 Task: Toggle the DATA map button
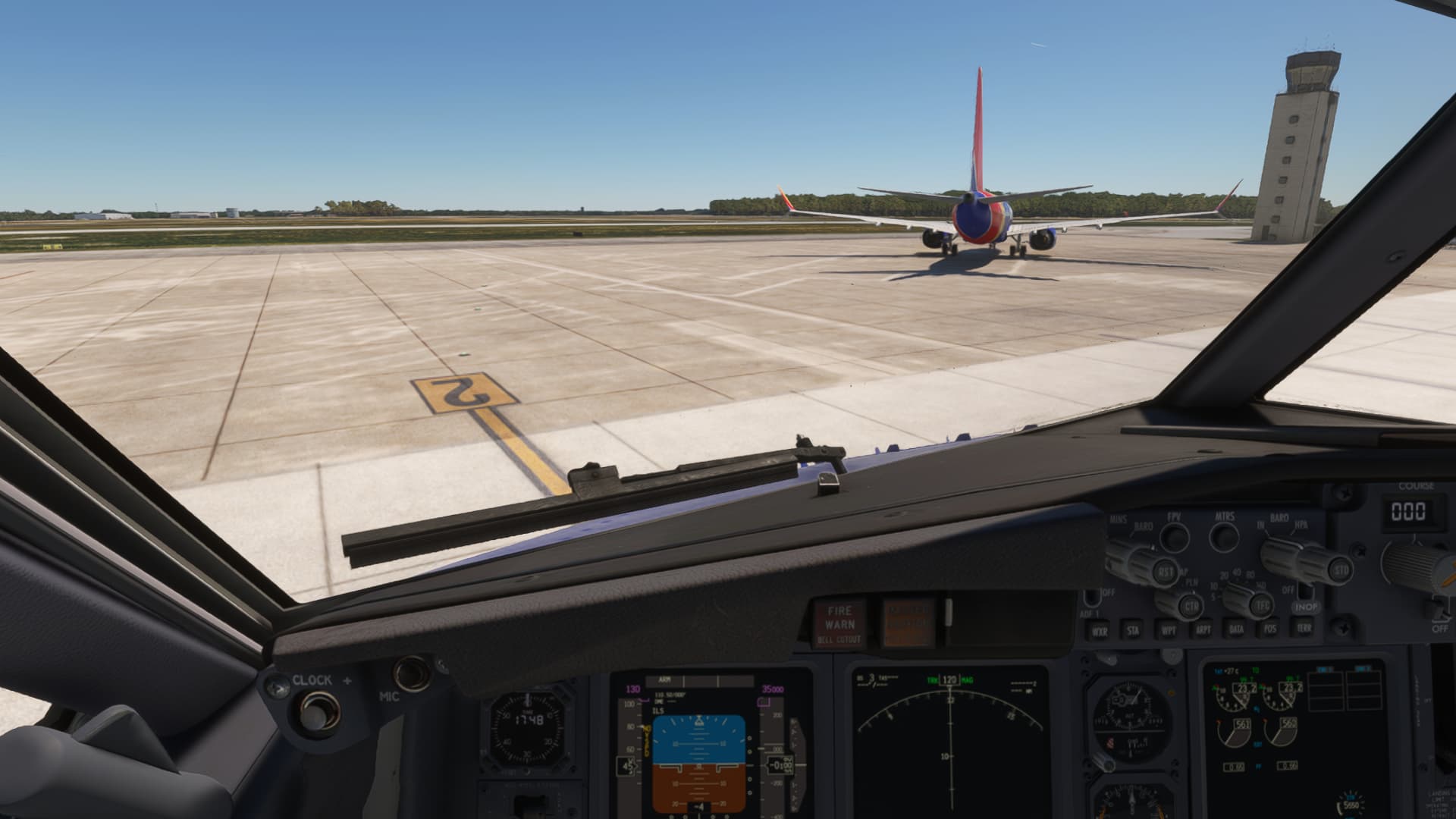tap(1237, 629)
